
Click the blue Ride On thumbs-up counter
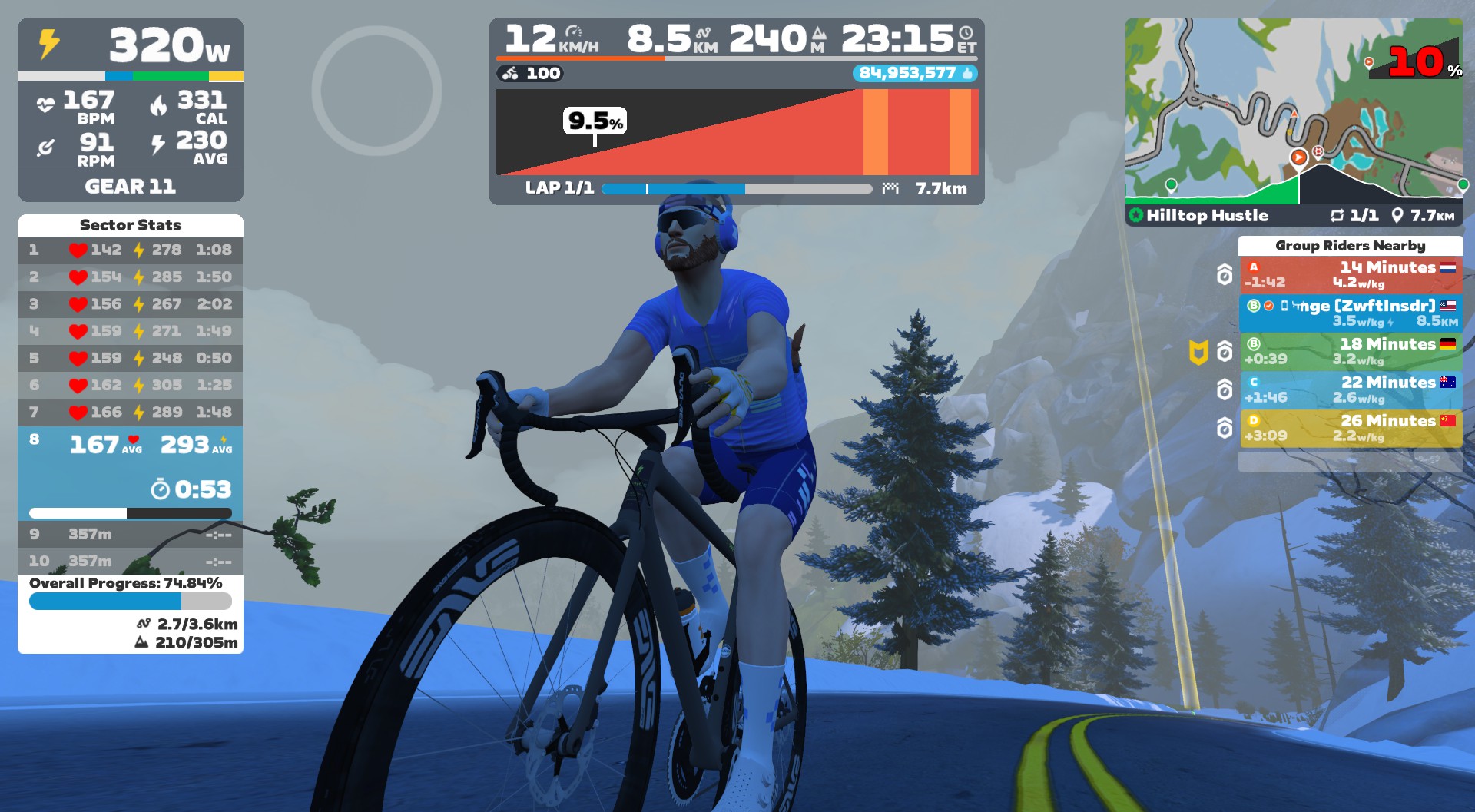tap(914, 73)
